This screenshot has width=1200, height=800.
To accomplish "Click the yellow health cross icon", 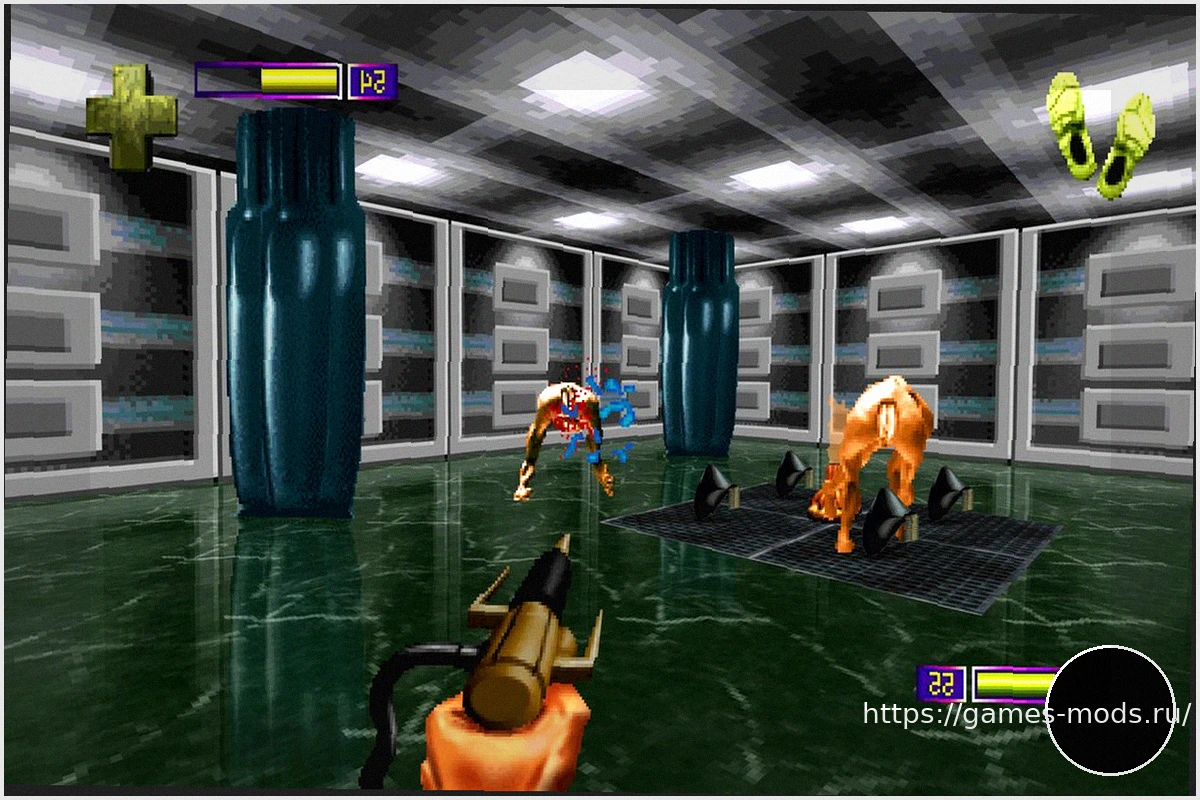I will coord(131,117).
